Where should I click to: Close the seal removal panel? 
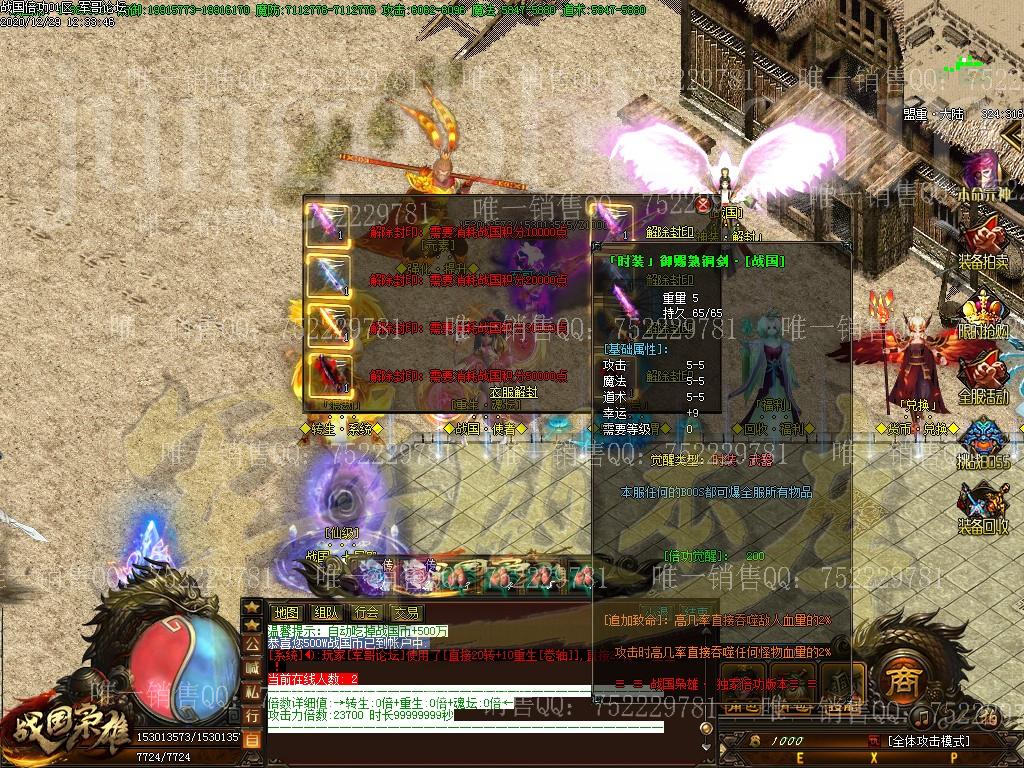coord(703,205)
